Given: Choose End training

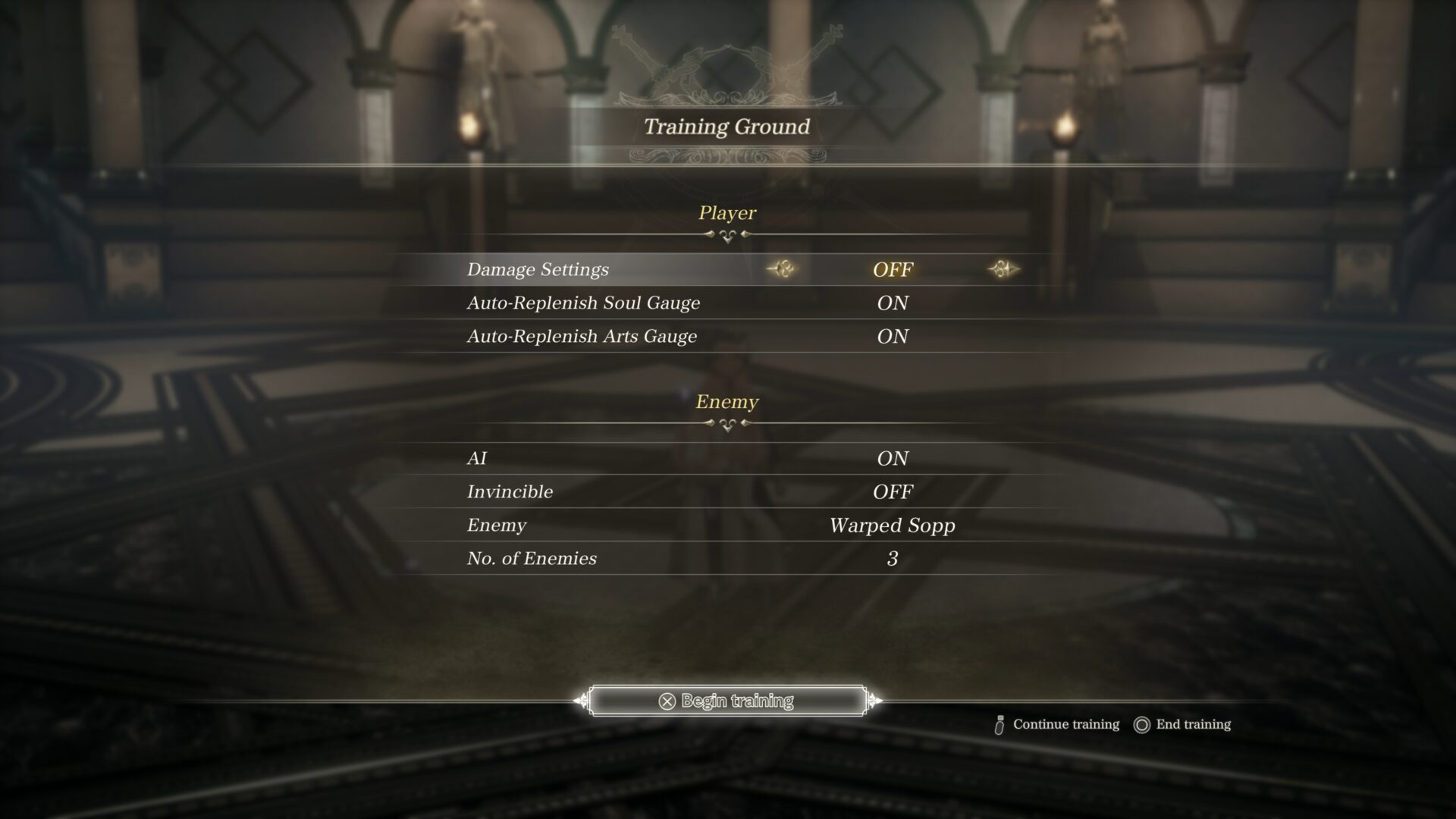Looking at the screenshot, I should click(1182, 725).
